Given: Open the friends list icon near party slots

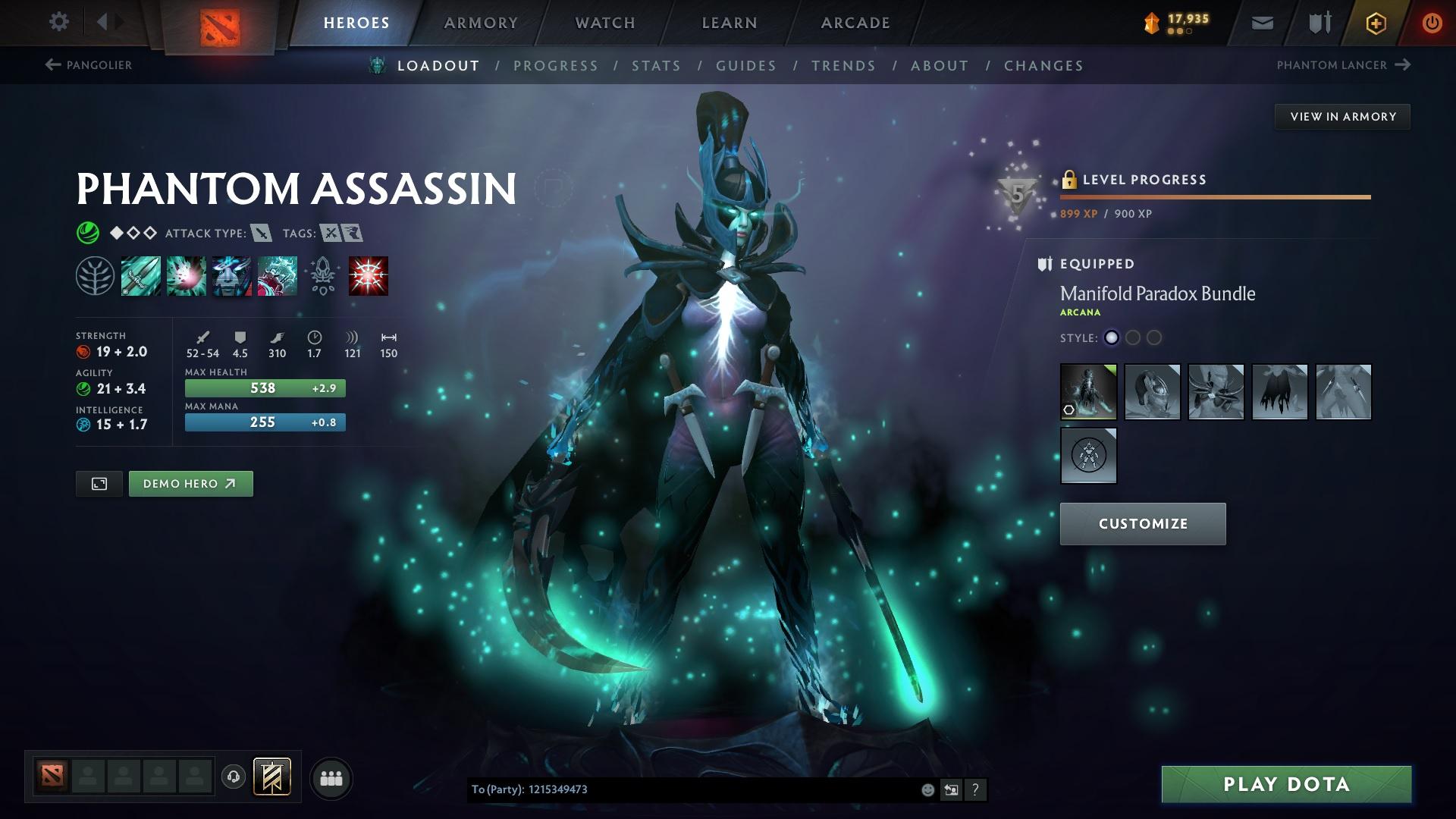Looking at the screenshot, I should 331,777.
